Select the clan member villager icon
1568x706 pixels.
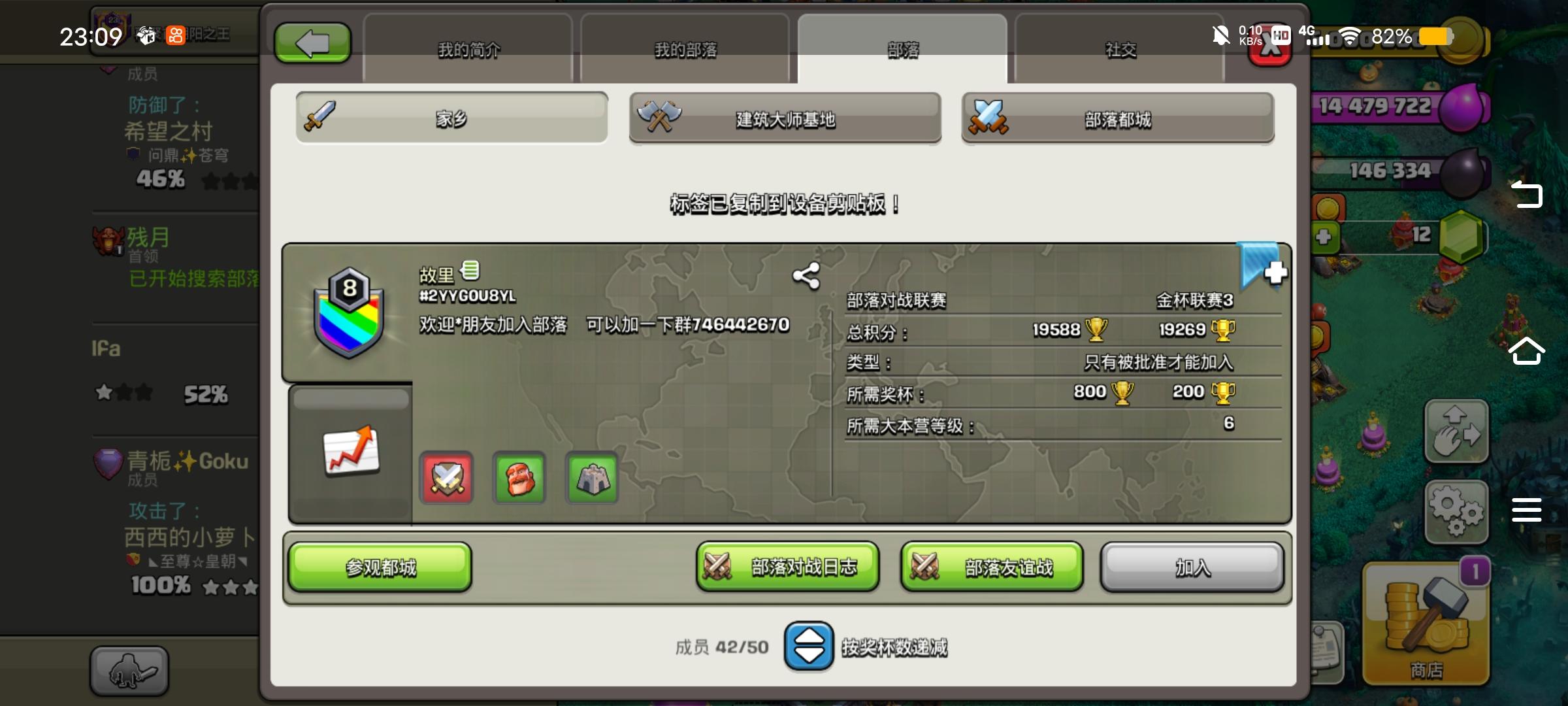pos(519,478)
